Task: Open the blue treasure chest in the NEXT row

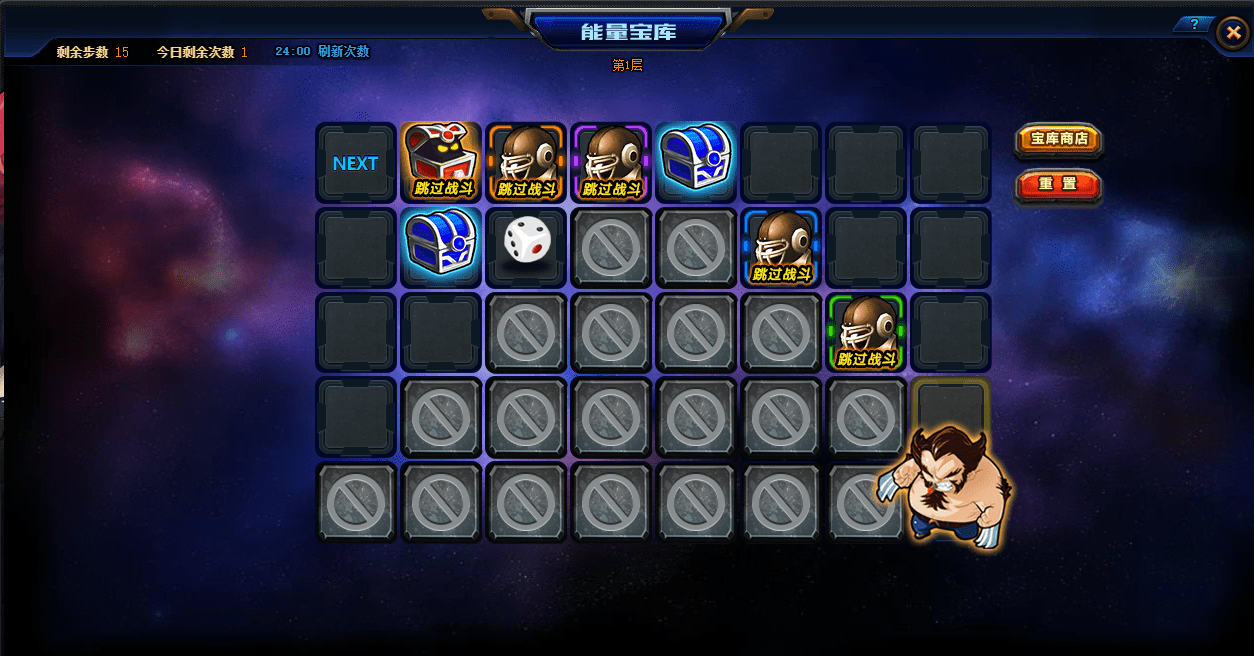Action: [696, 159]
